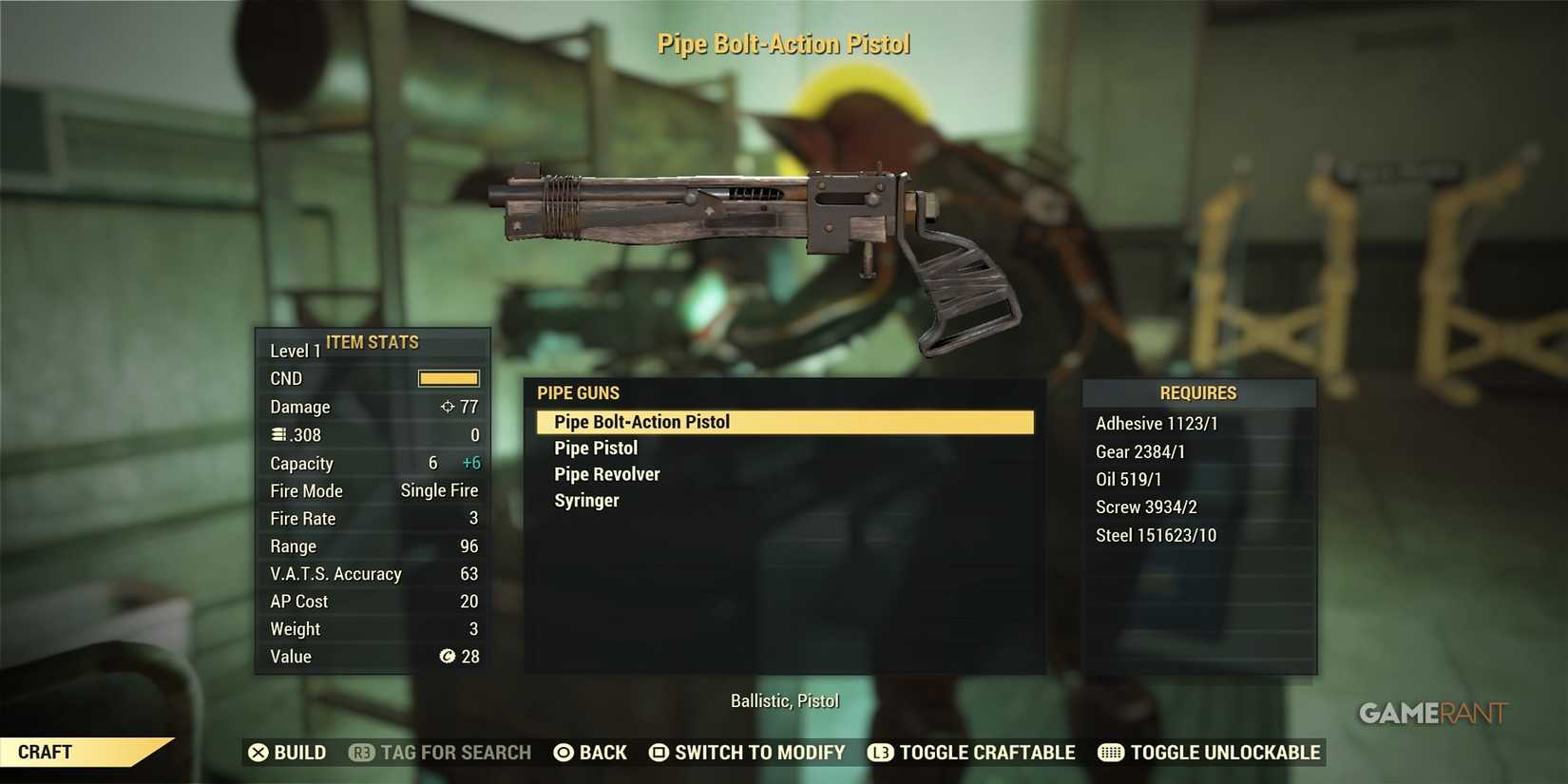Click the .308 ammo icon in Item Stats
This screenshot has height=784, width=1568.
pyautogui.click(x=277, y=434)
